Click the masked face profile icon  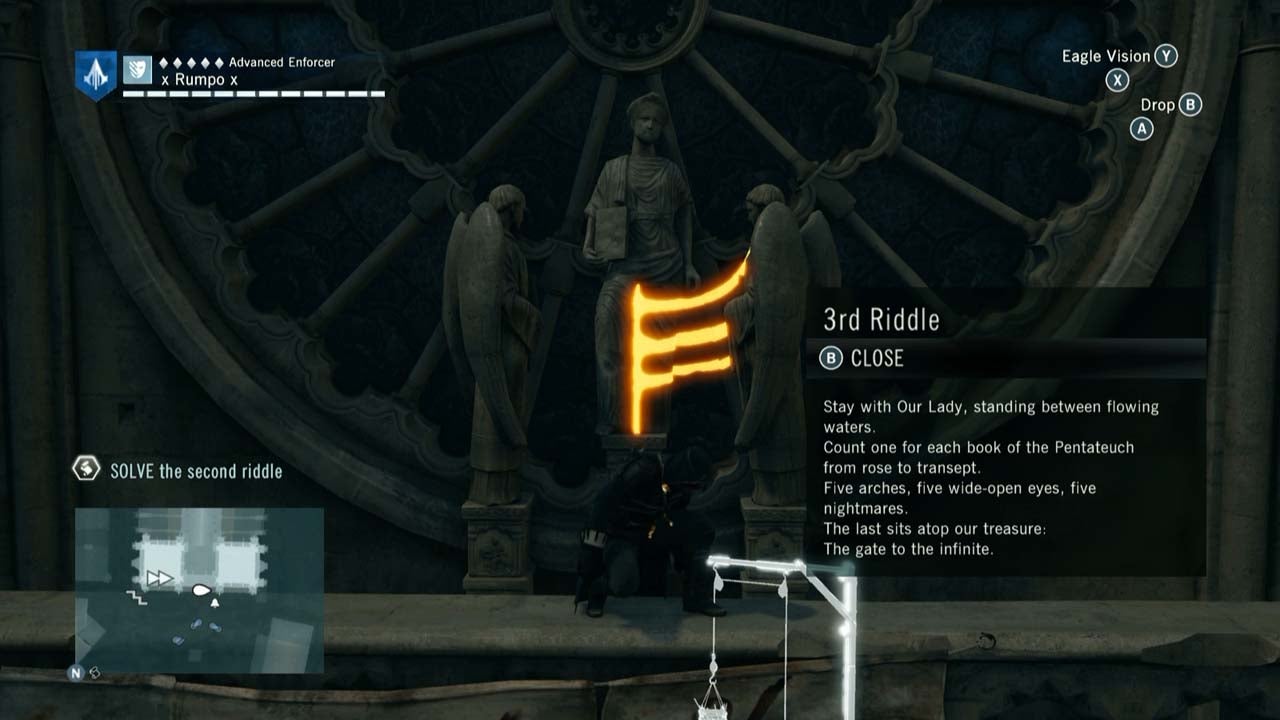137,70
